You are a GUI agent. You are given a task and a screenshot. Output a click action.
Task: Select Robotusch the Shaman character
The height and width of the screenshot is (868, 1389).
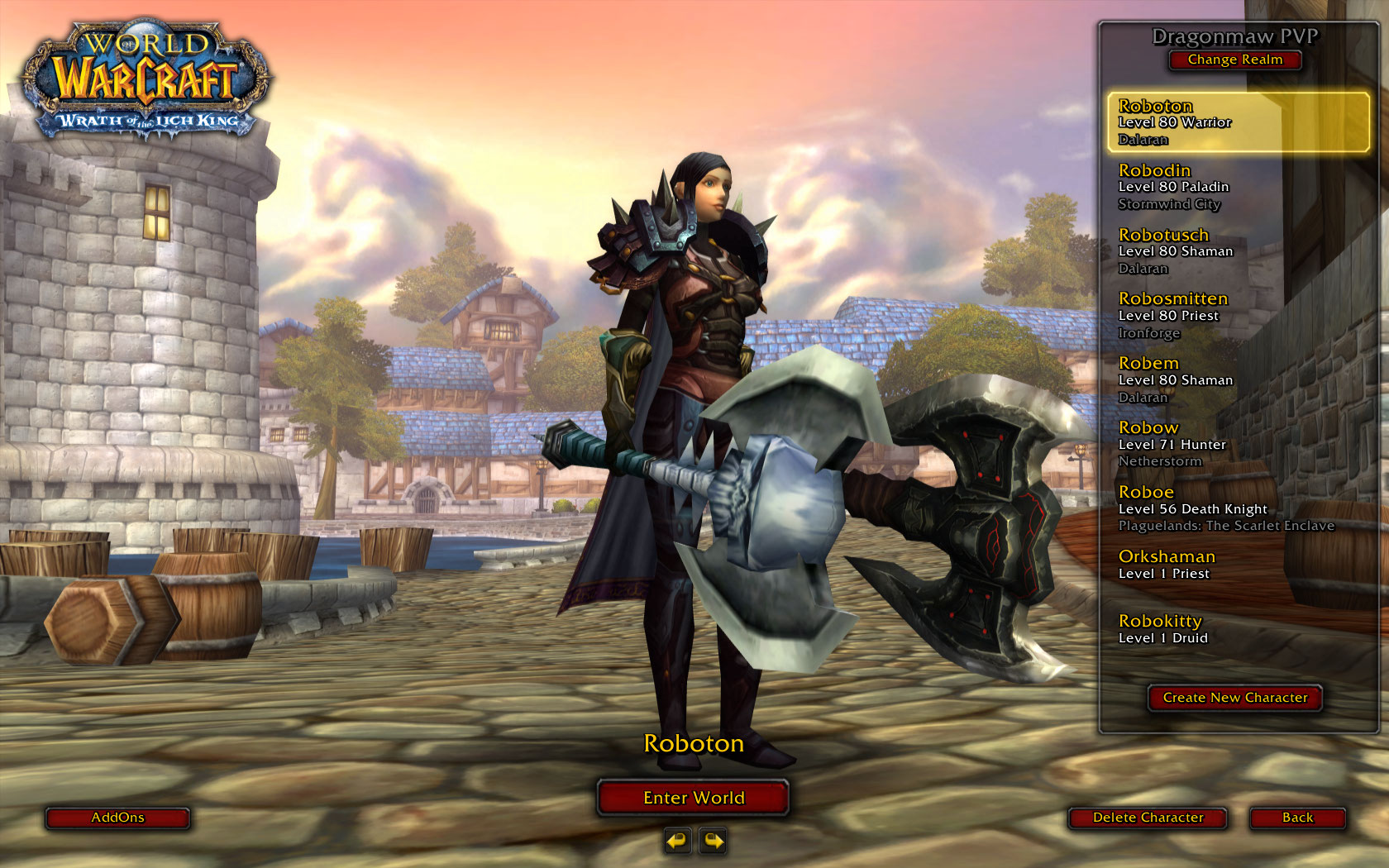1238,251
